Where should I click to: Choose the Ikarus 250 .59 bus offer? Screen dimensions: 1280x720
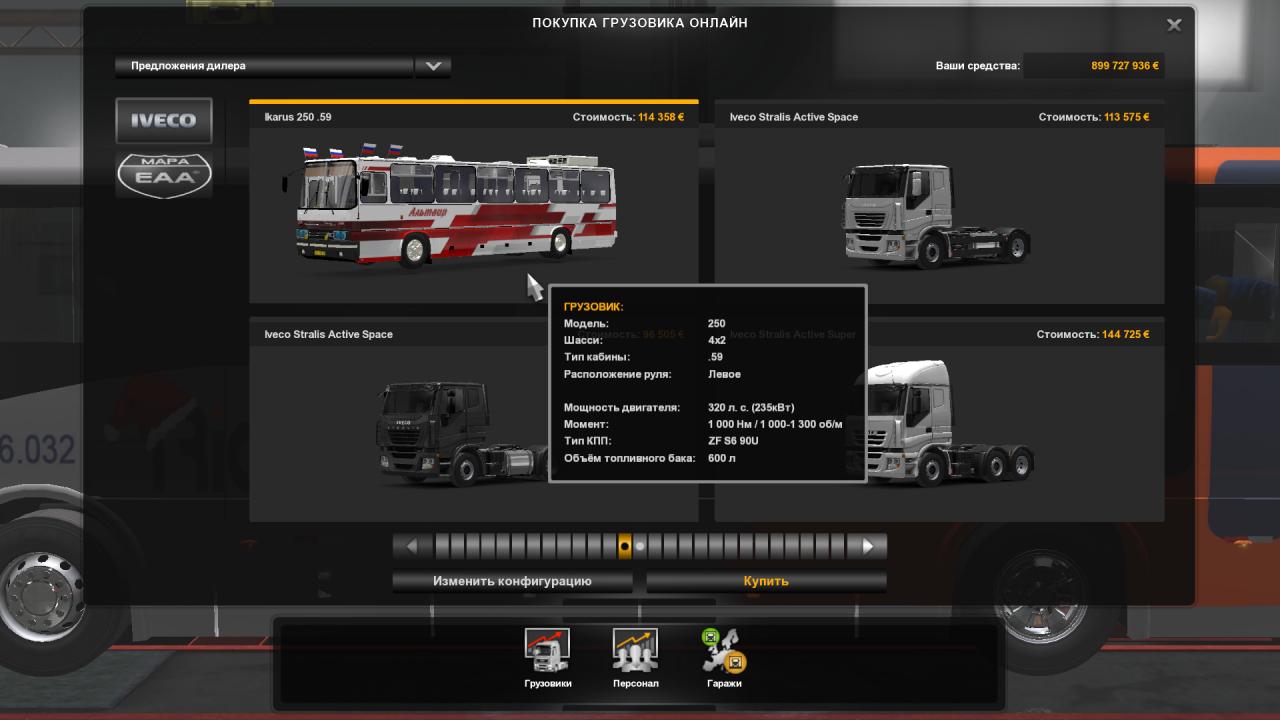(456, 205)
